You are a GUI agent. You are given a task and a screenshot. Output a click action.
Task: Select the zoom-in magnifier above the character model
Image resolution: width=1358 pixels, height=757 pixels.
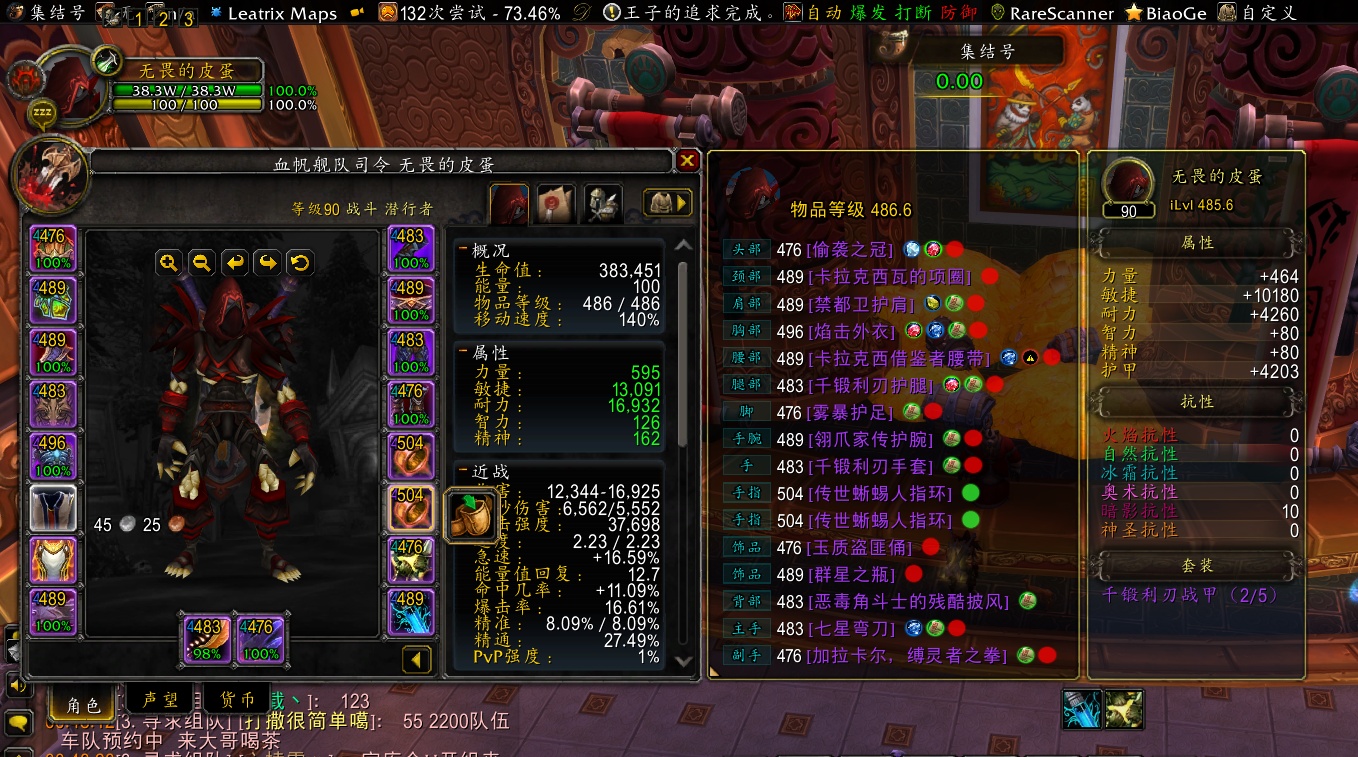click(x=169, y=263)
